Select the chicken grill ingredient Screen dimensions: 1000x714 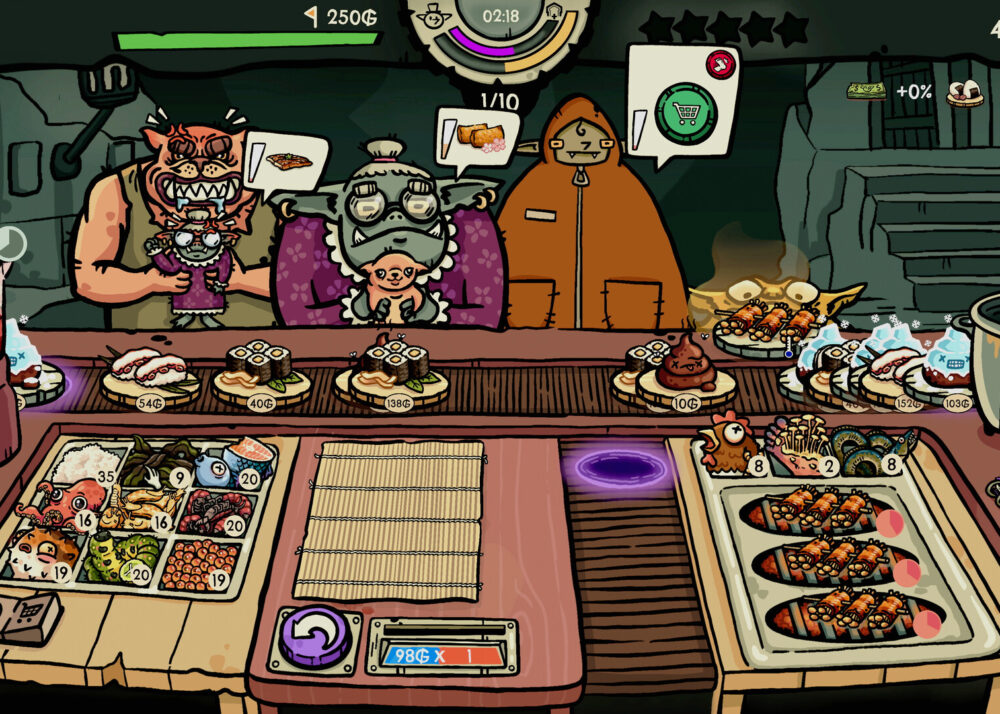coord(728,450)
